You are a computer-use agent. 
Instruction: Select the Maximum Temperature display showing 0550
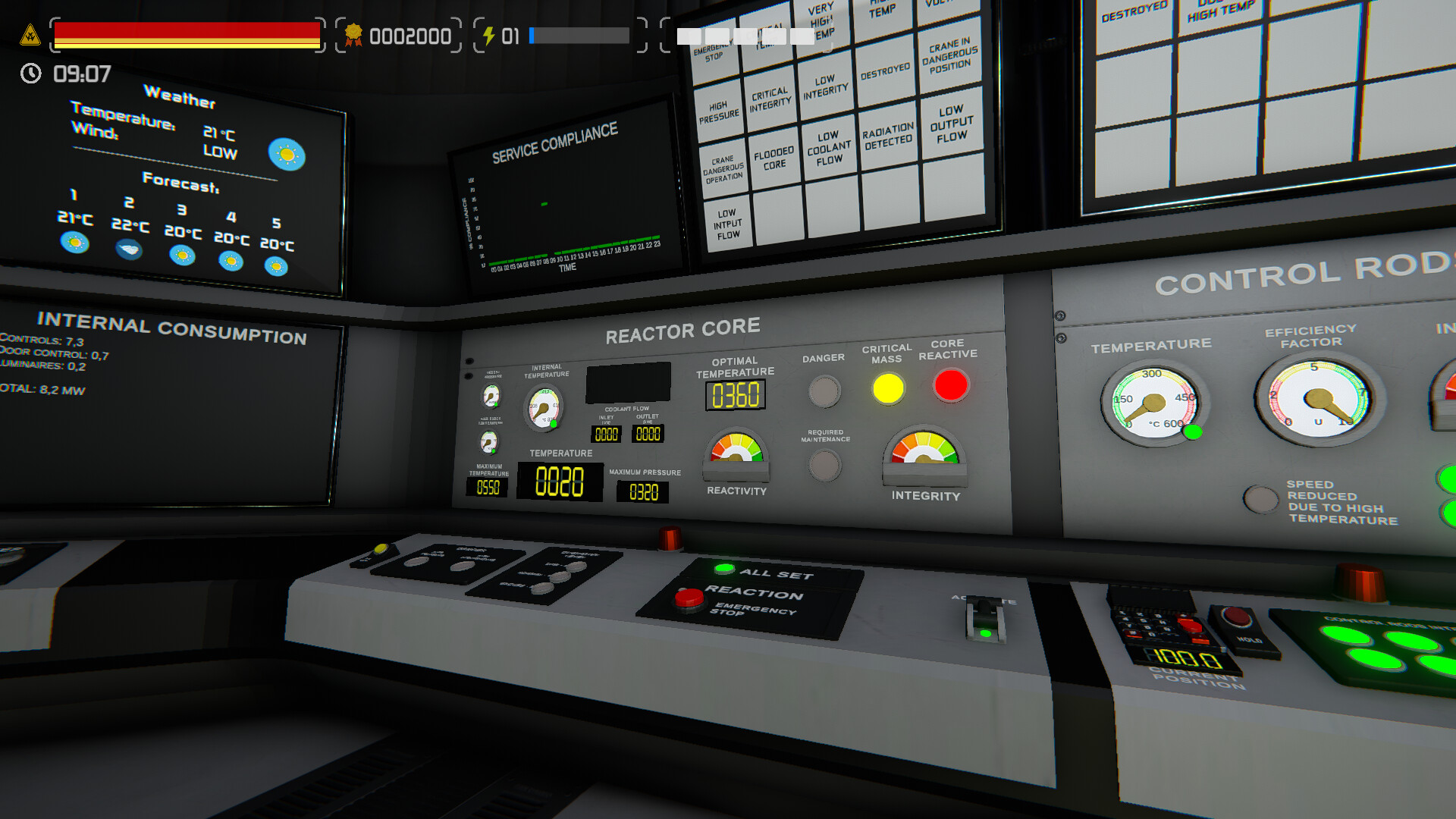[x=488, y=488]
